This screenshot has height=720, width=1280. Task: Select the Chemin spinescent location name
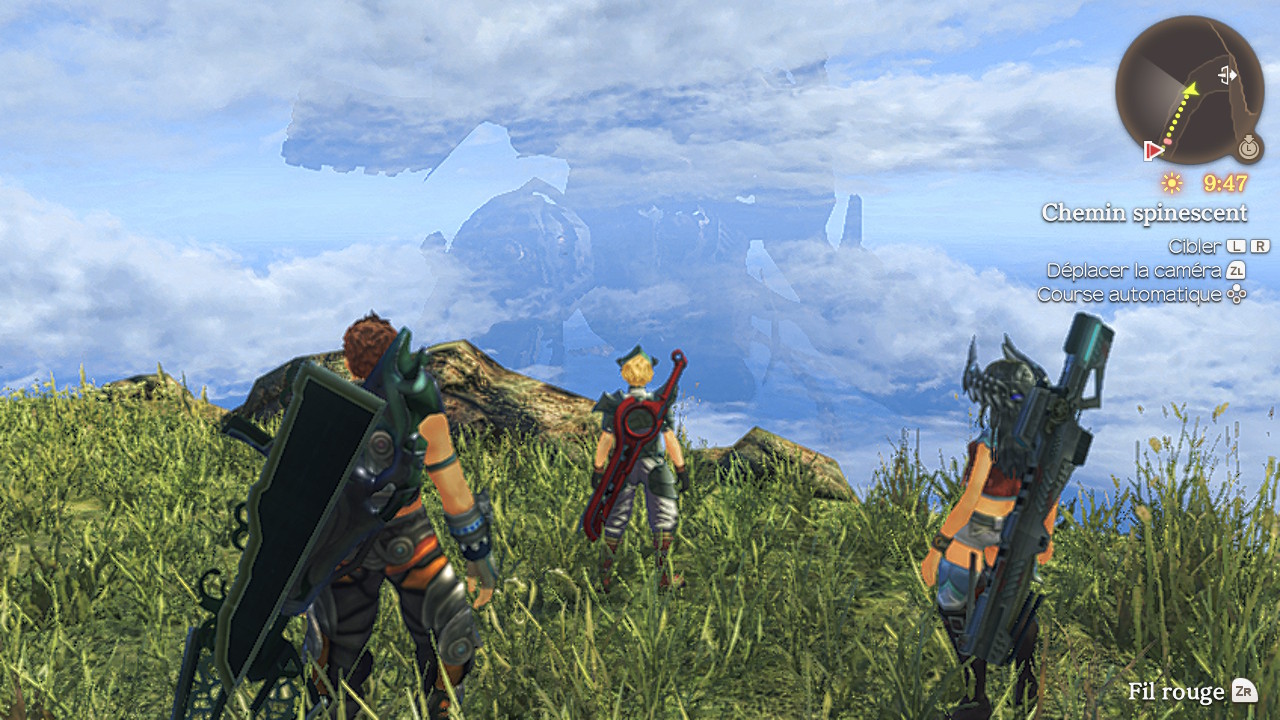(1144, 213)
